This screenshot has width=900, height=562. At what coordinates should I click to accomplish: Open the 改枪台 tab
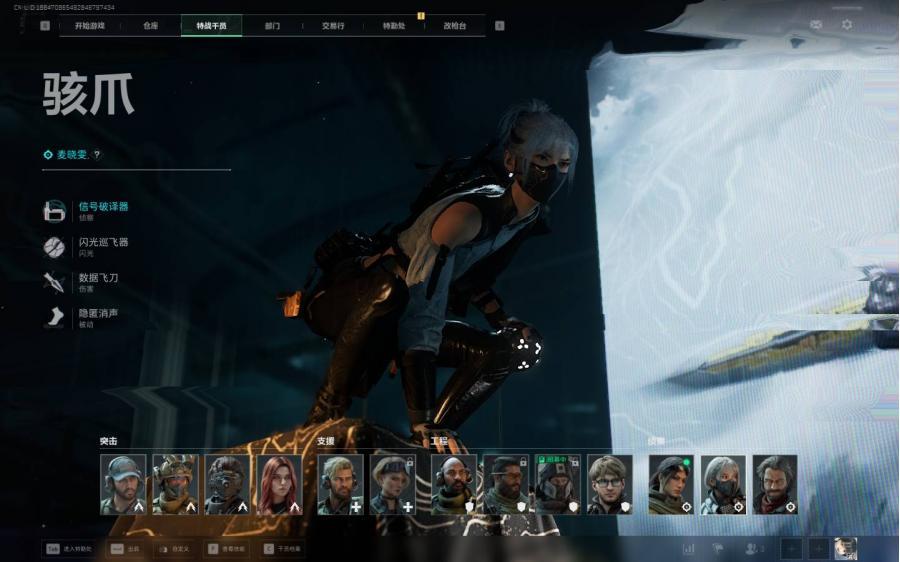coord(455,26)
